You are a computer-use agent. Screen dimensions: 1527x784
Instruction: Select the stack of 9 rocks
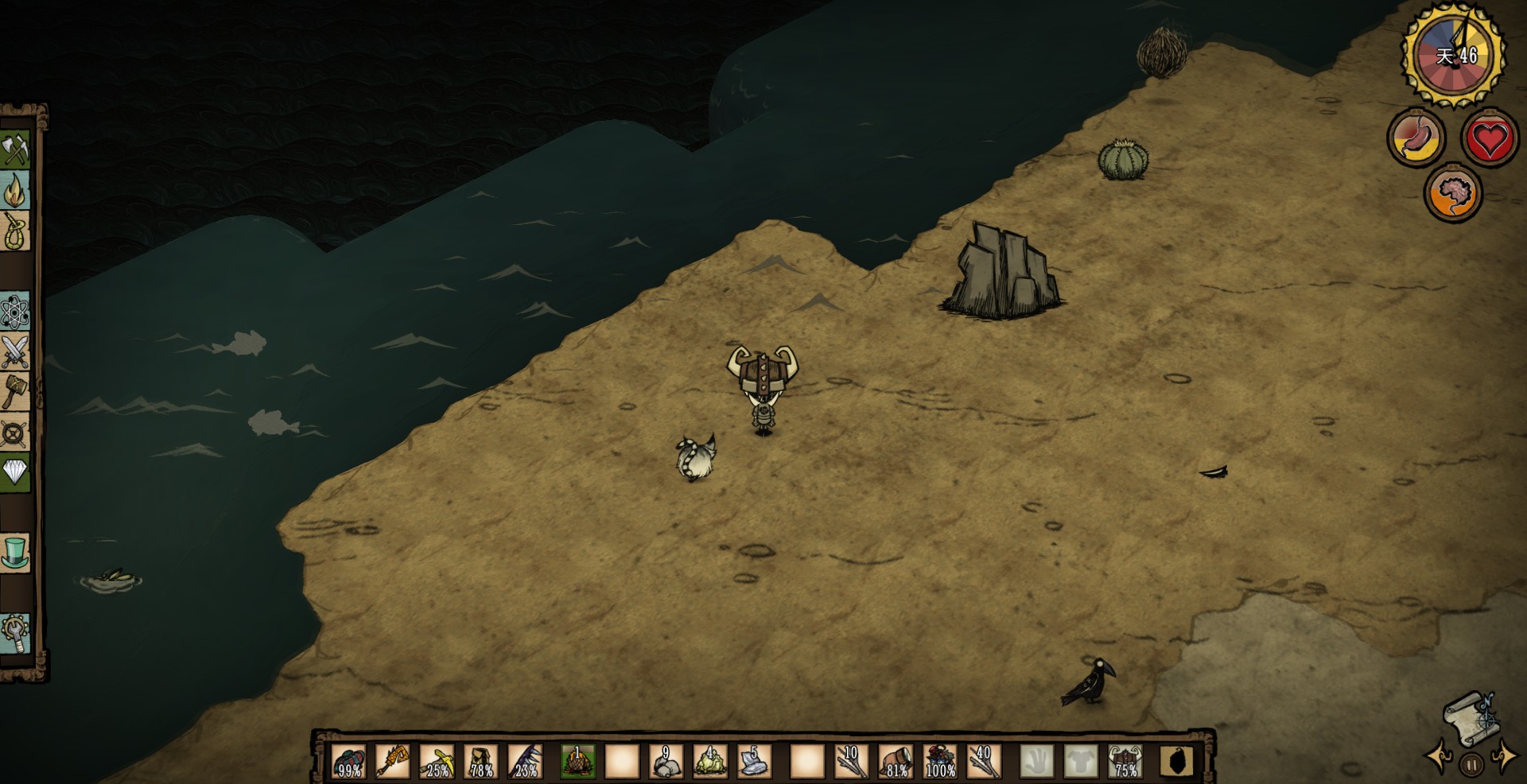pos(666,761)
